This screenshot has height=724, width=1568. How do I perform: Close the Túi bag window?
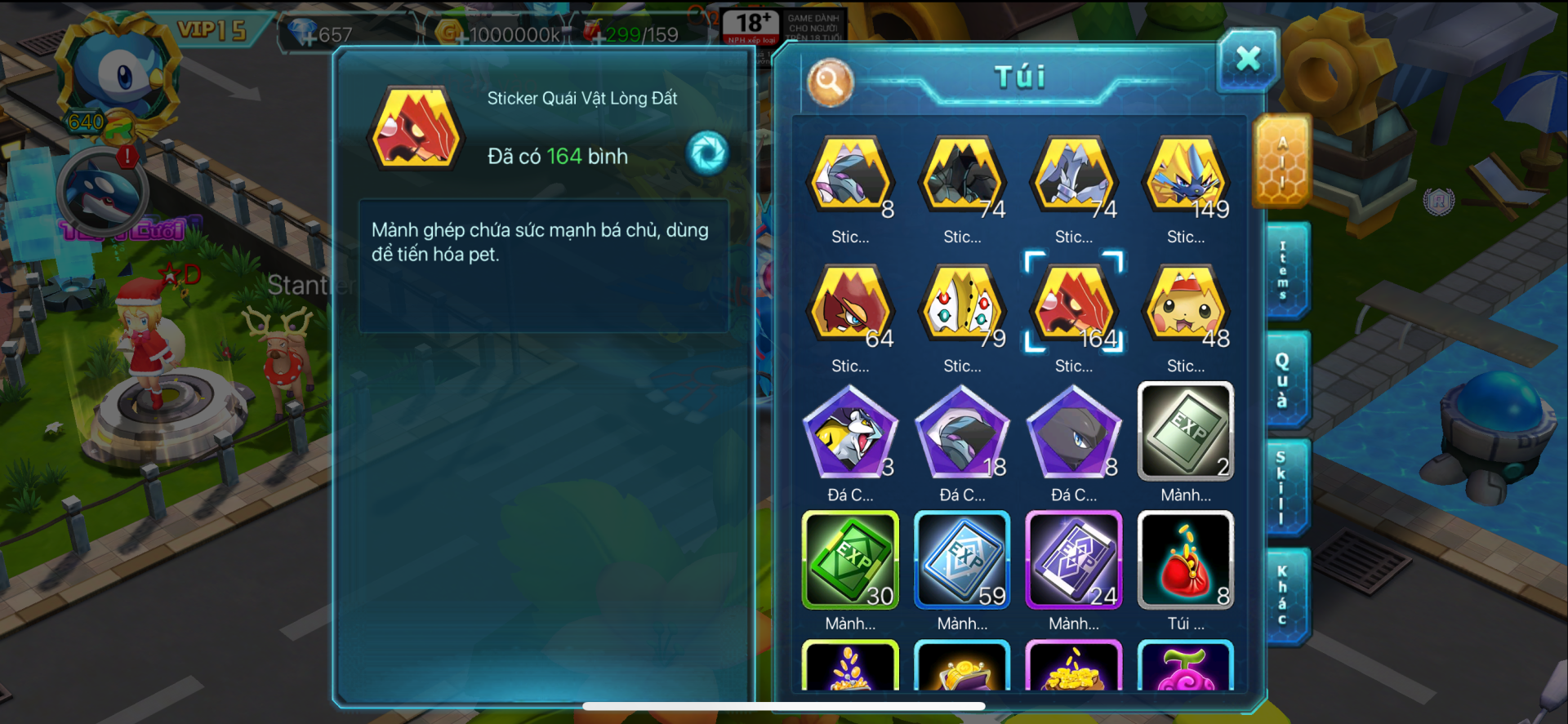1247,59
